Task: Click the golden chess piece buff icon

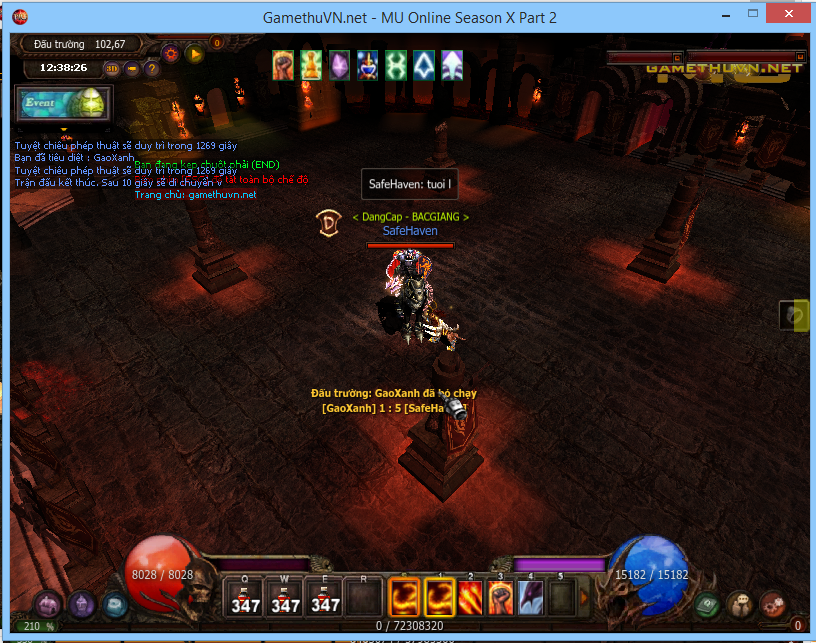Action: coord(312,65)
